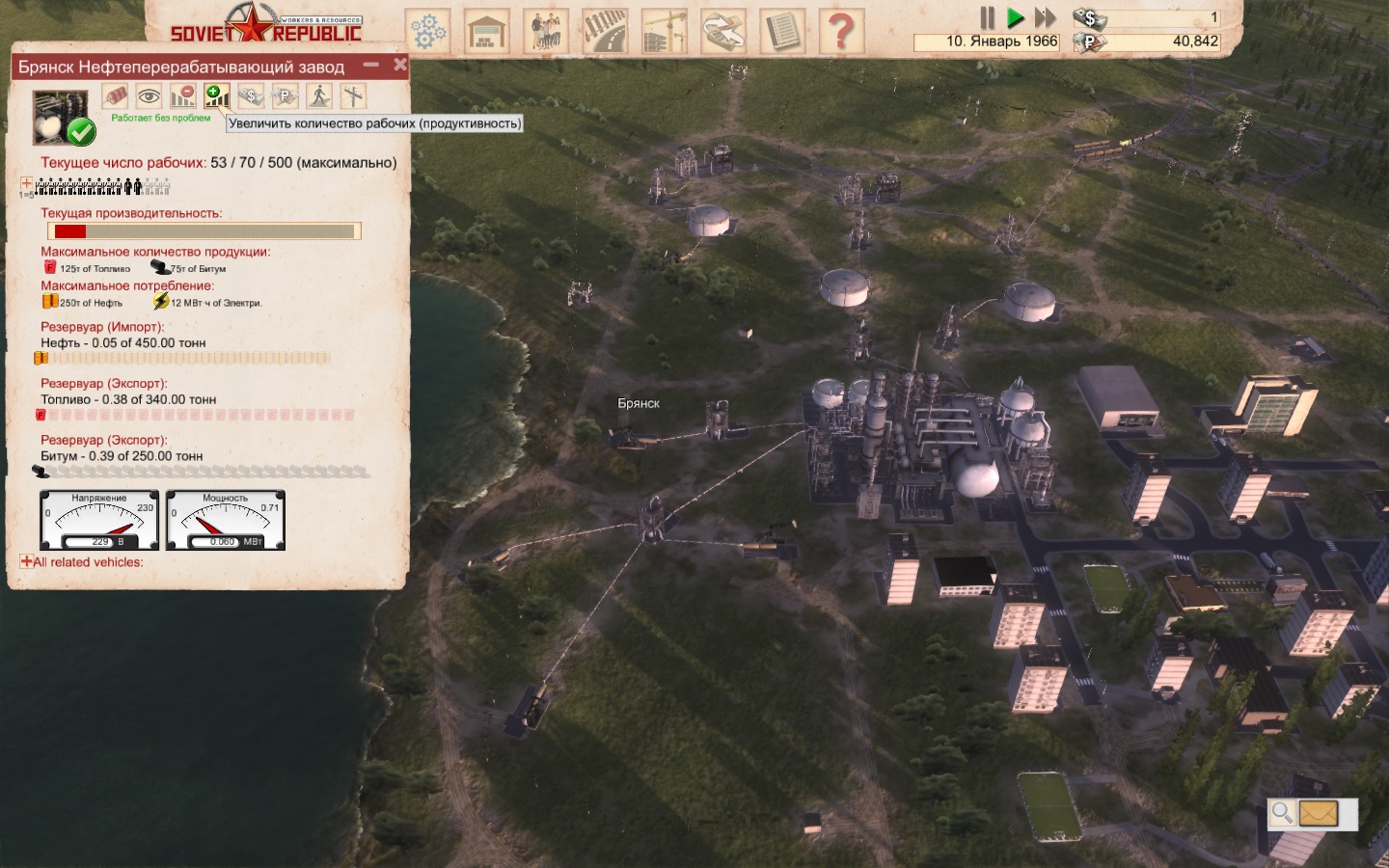
Task: Open the gears settings menu
Action: [x=427, y=32]
